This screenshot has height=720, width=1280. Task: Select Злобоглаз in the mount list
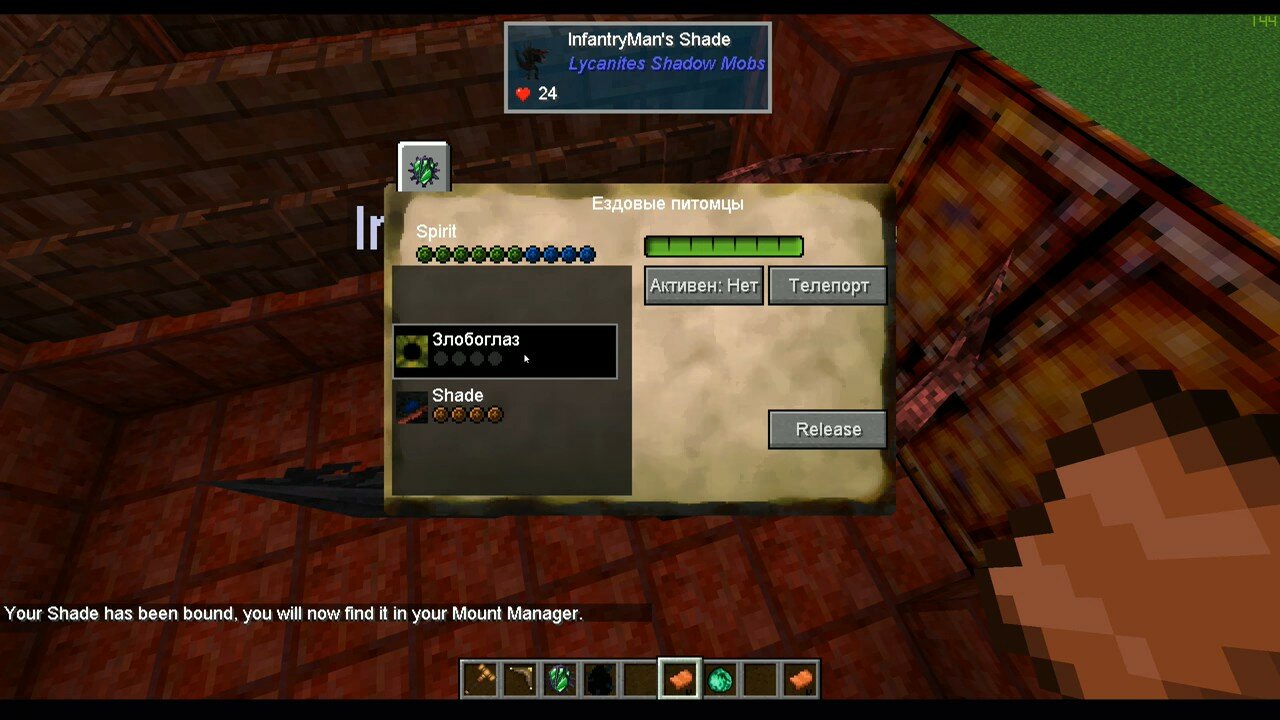pos(505,351)
